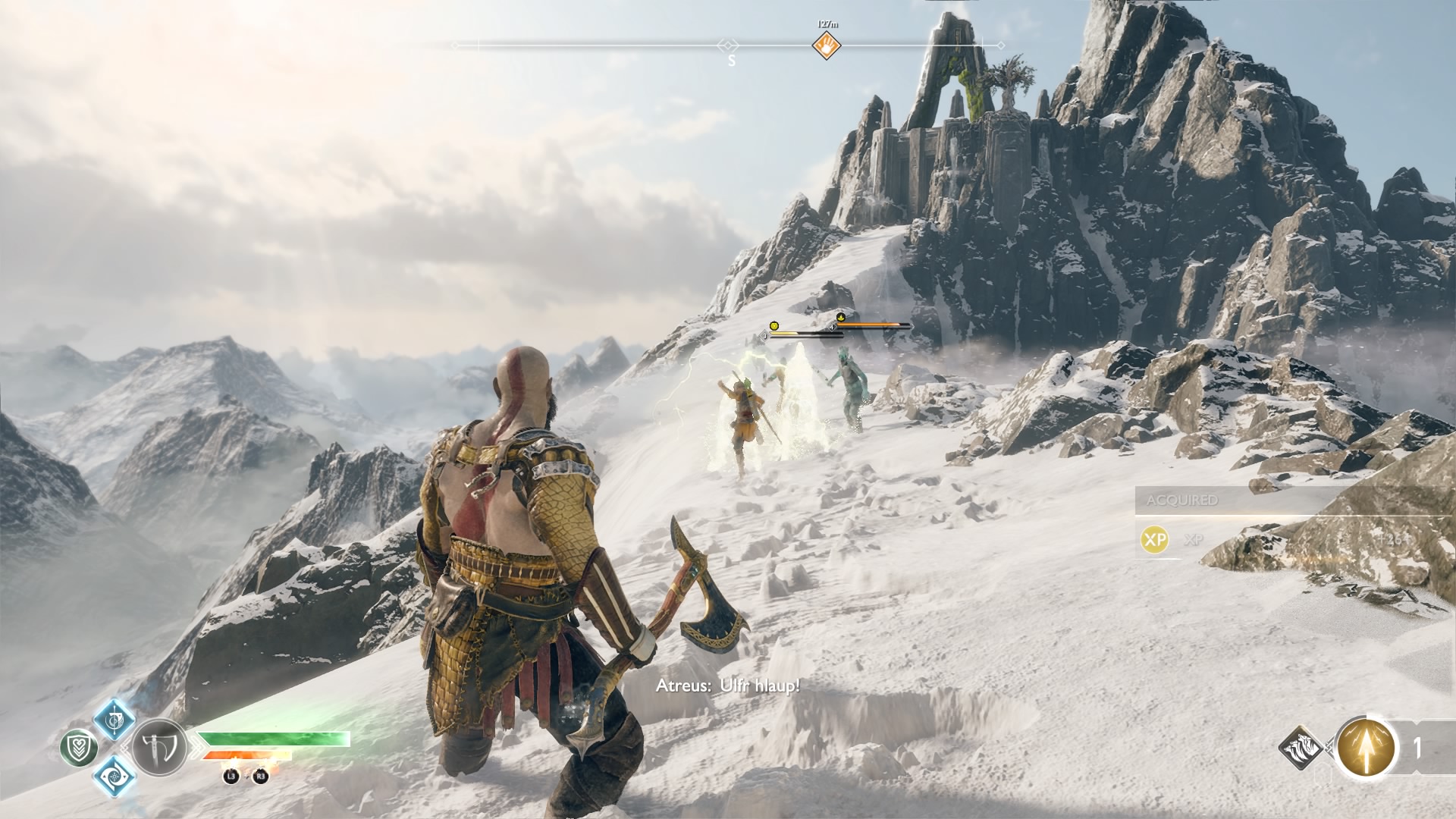
Task: Select the golden shock arrow icon
Action: tap(1367, 748)
